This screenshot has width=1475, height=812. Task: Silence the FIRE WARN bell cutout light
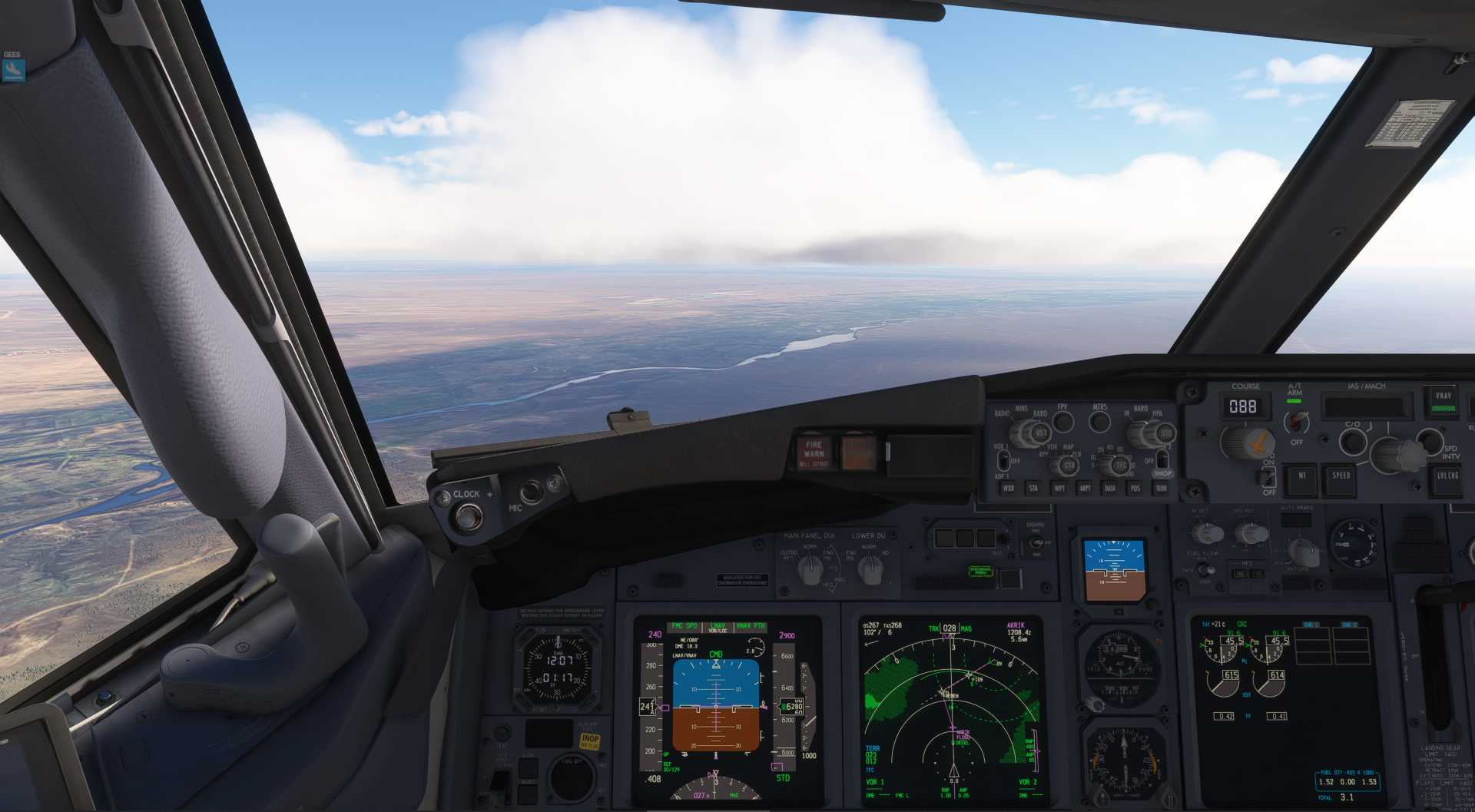tap(814, 452)
